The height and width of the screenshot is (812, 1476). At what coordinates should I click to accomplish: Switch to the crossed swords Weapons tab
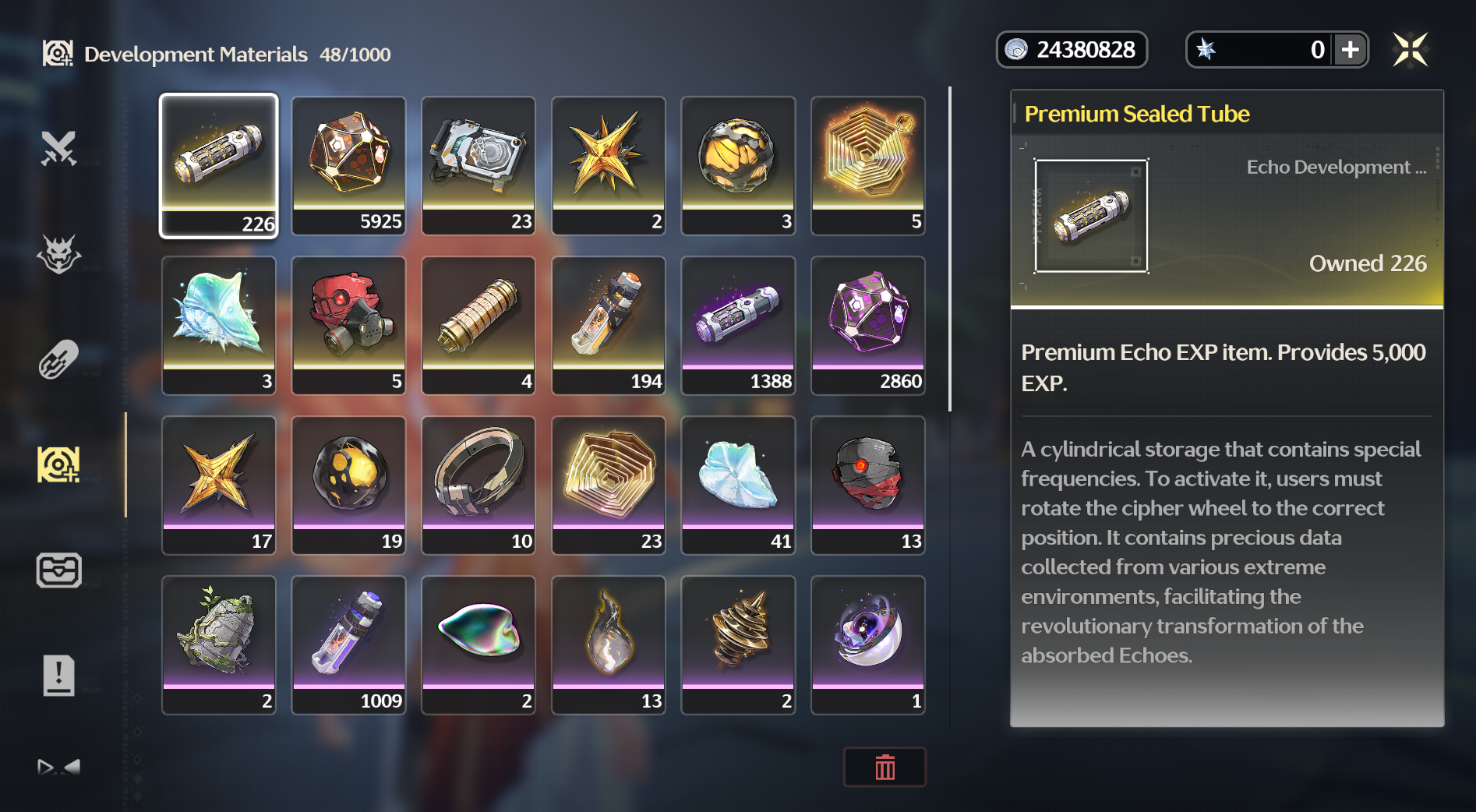(58, 148)
